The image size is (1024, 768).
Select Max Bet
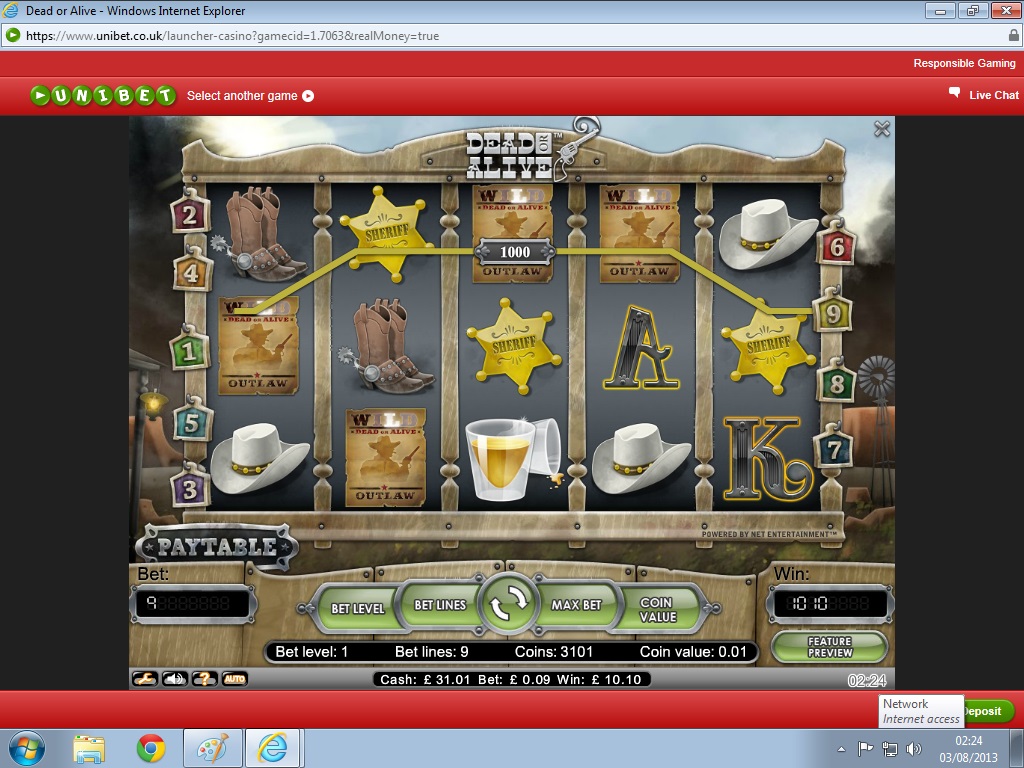click(x=577, y=605)
